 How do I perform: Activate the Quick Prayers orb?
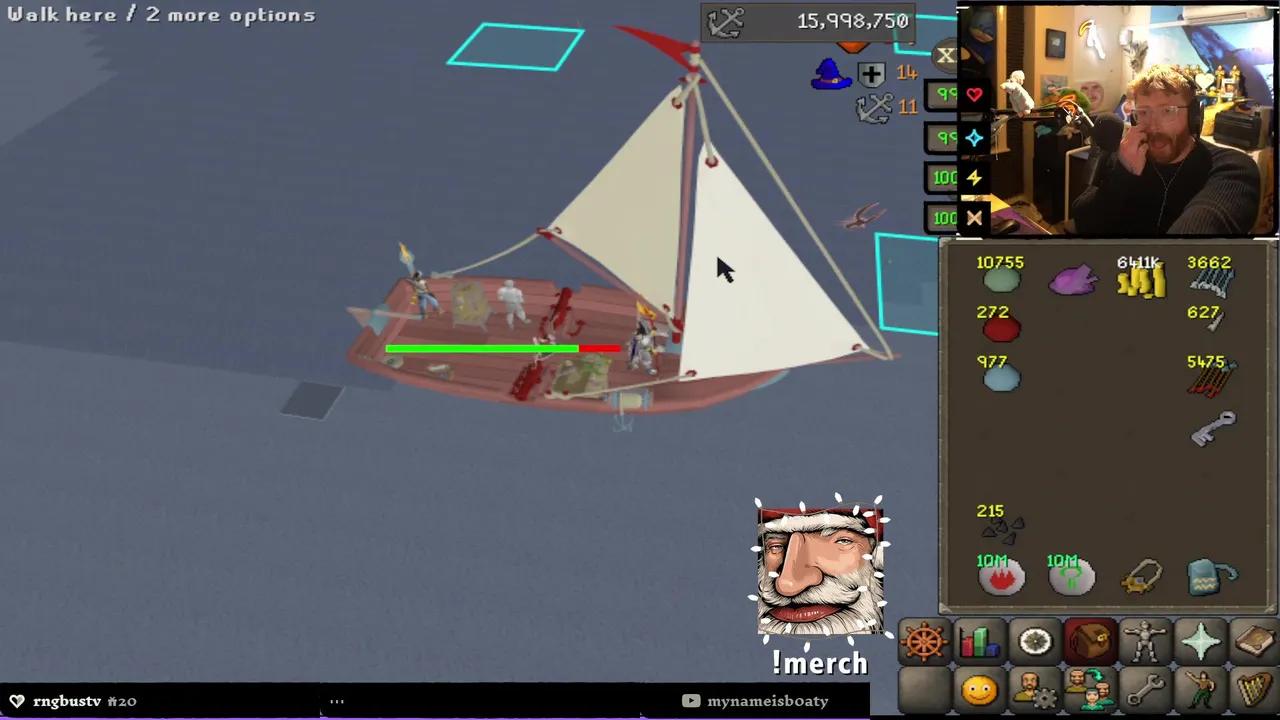975,138
